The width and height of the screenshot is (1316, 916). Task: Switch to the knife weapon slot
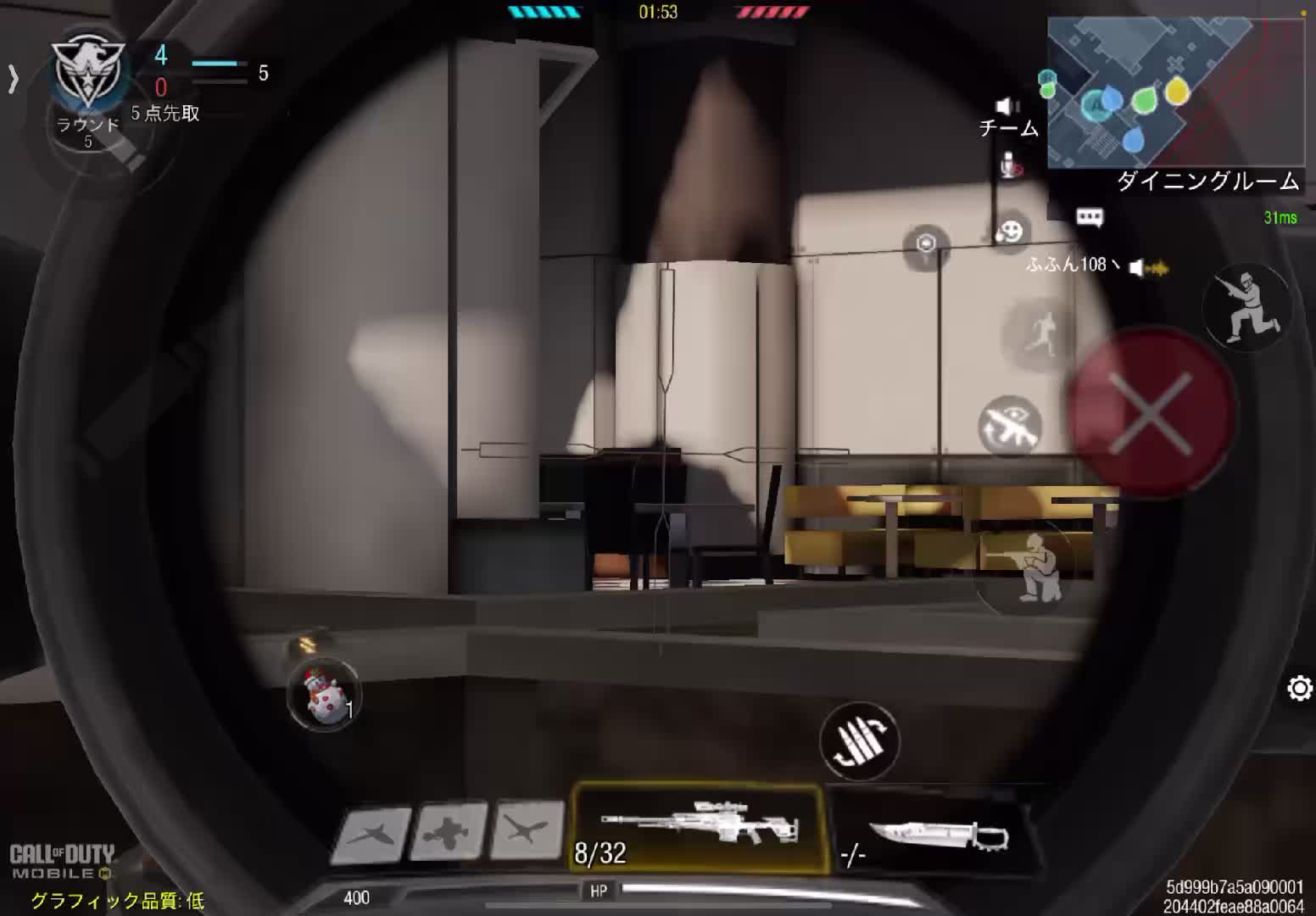(x=933, y=835)
